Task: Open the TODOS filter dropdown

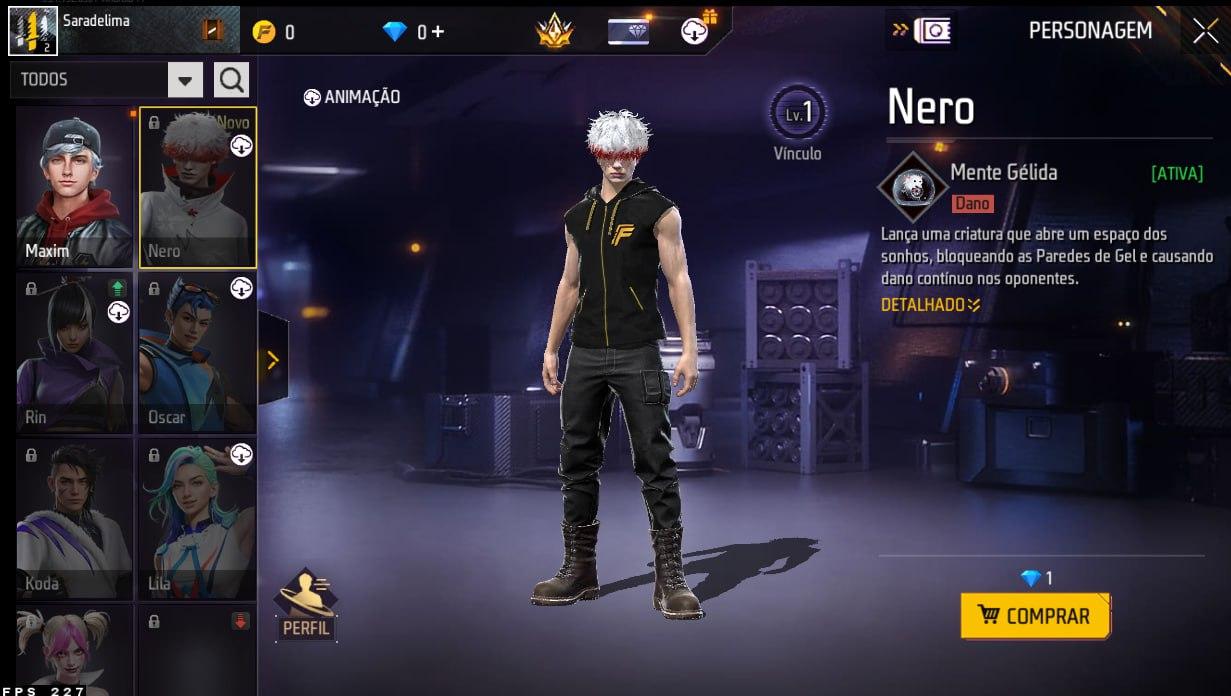Action: click(x=185, y=80)
